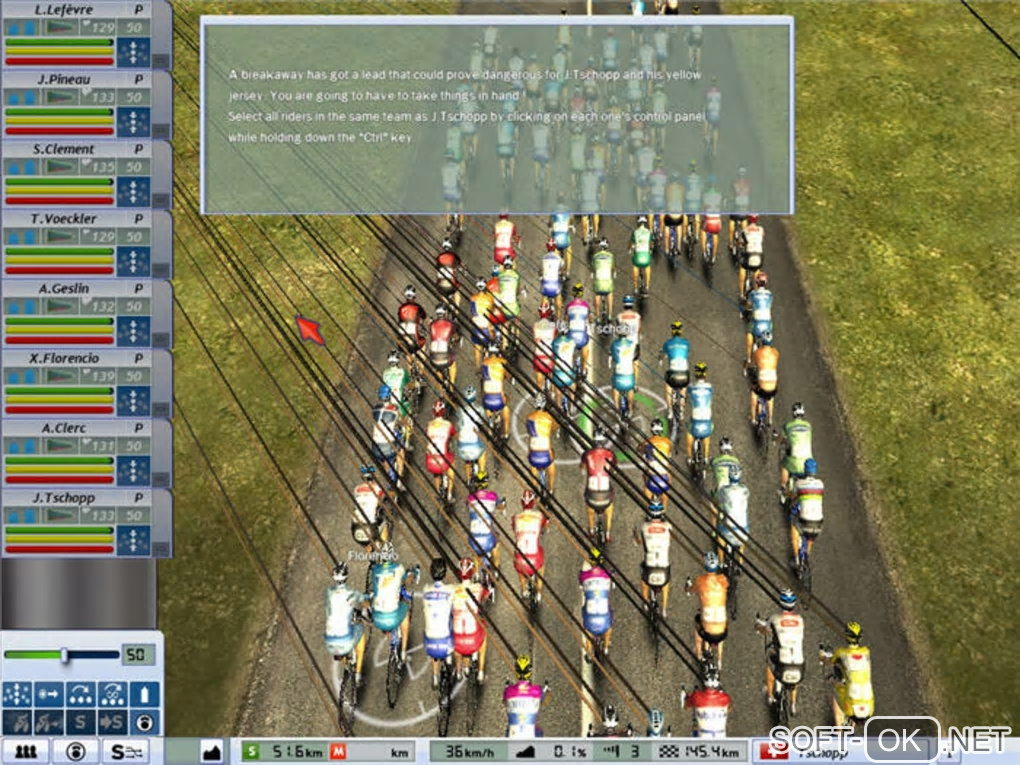Click the water bottle icon

(x=144, y=694)
